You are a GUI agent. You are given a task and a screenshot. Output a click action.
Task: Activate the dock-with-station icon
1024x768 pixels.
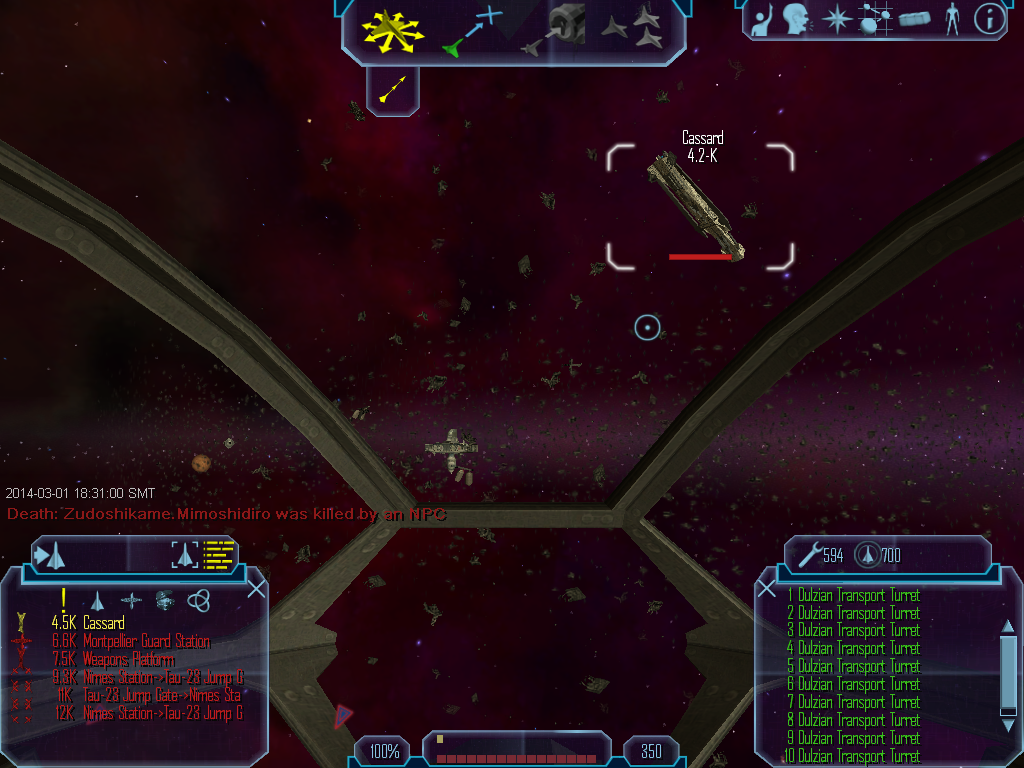pyautogui.click(x=555, y=28)
